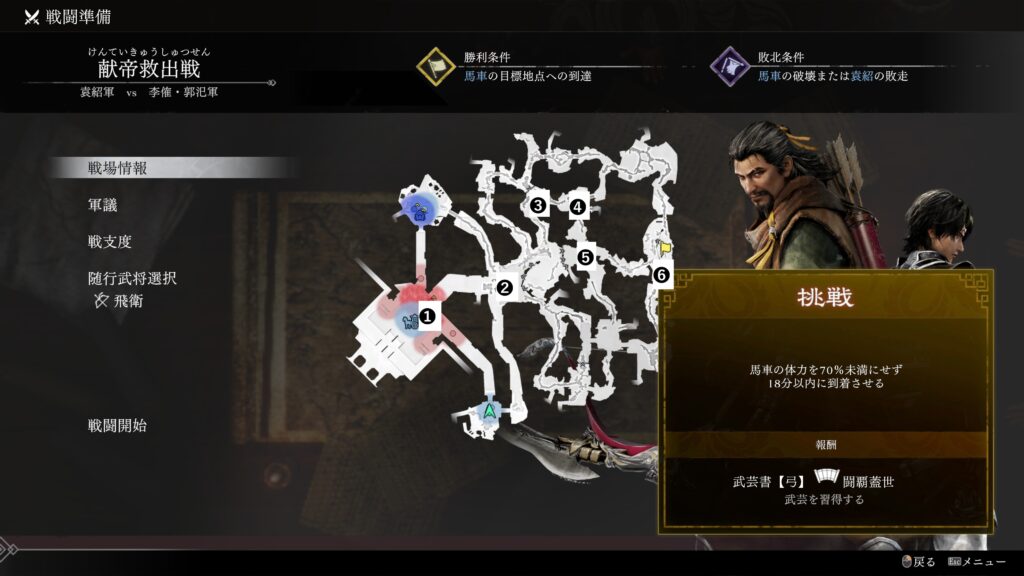Image resolution: width=1024 pixels, height=576 pixels.
Task: Start the battle with 戦闘開始
Action: click(117, 425)
